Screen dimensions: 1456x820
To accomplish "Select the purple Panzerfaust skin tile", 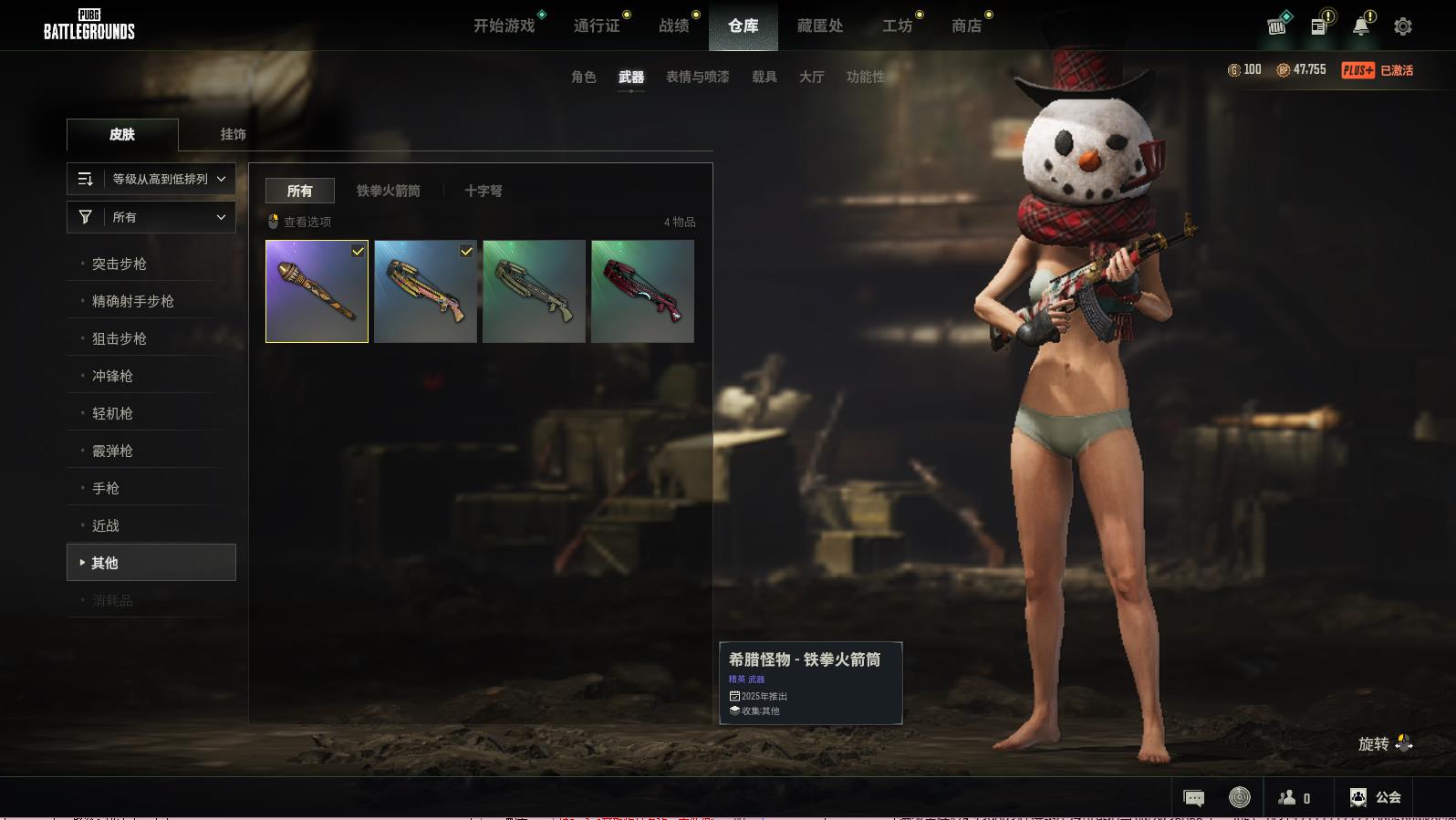I will point(317,292).
